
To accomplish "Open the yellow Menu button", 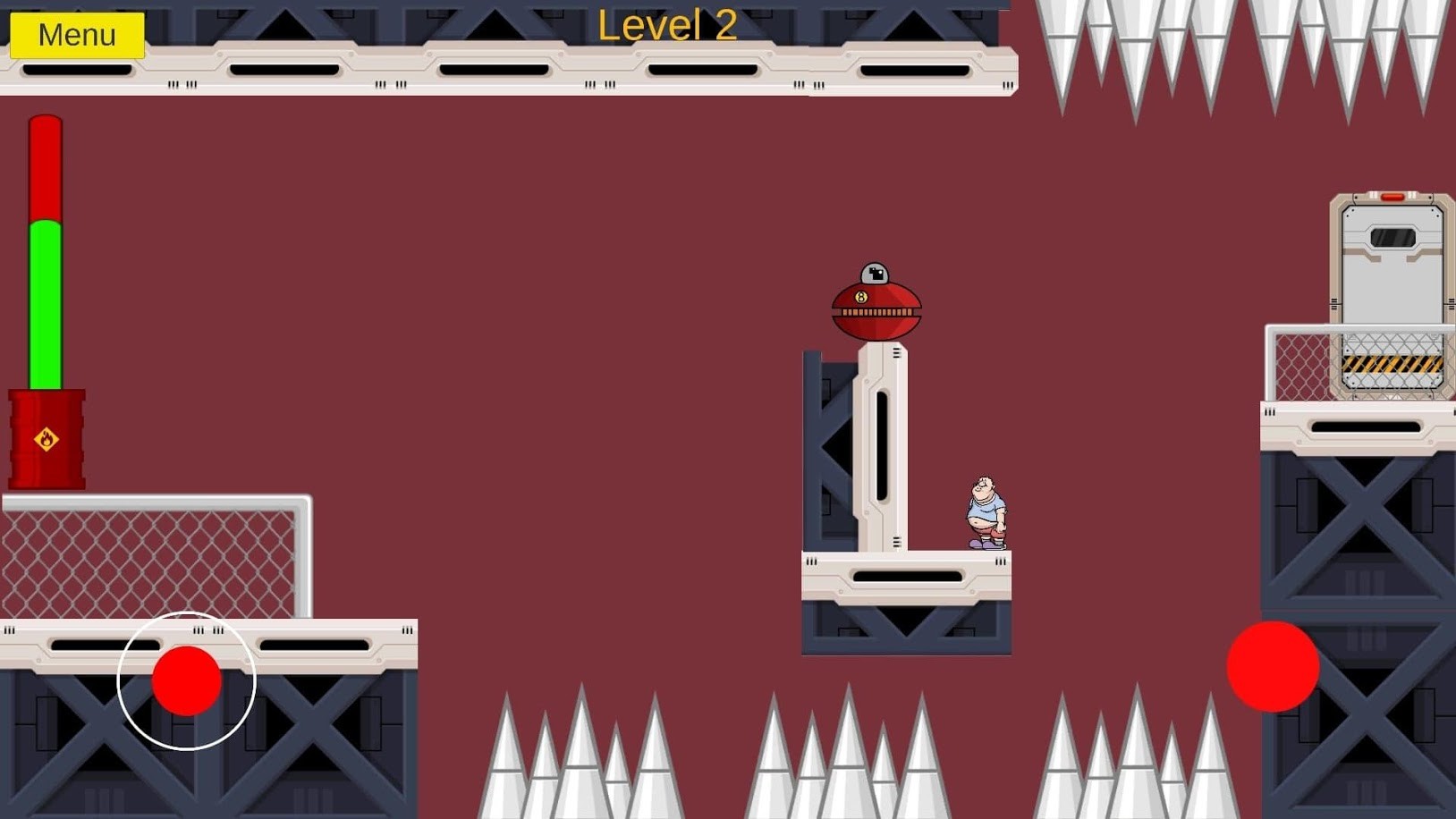I will (x=77, y=35).
